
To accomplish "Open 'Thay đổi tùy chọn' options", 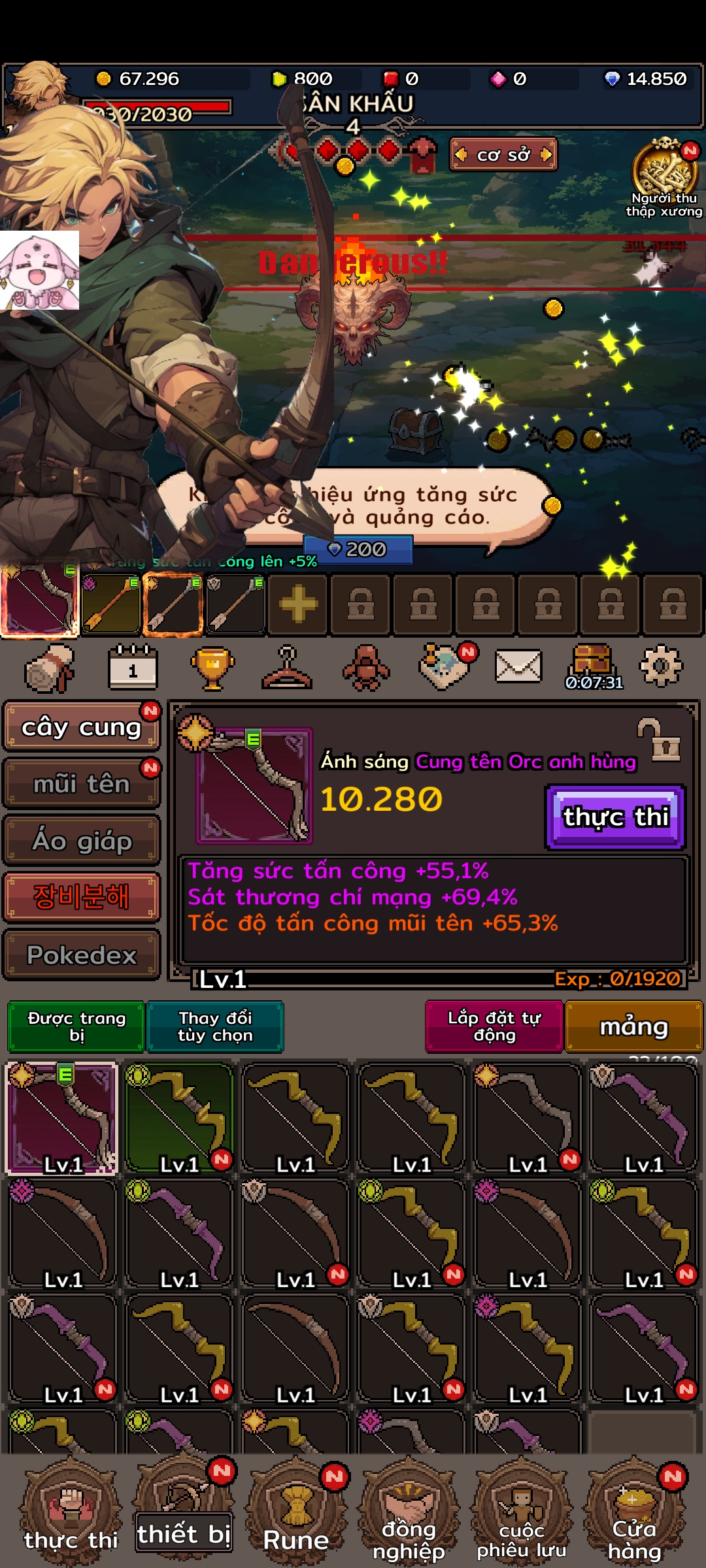I will pos(215,1026).
